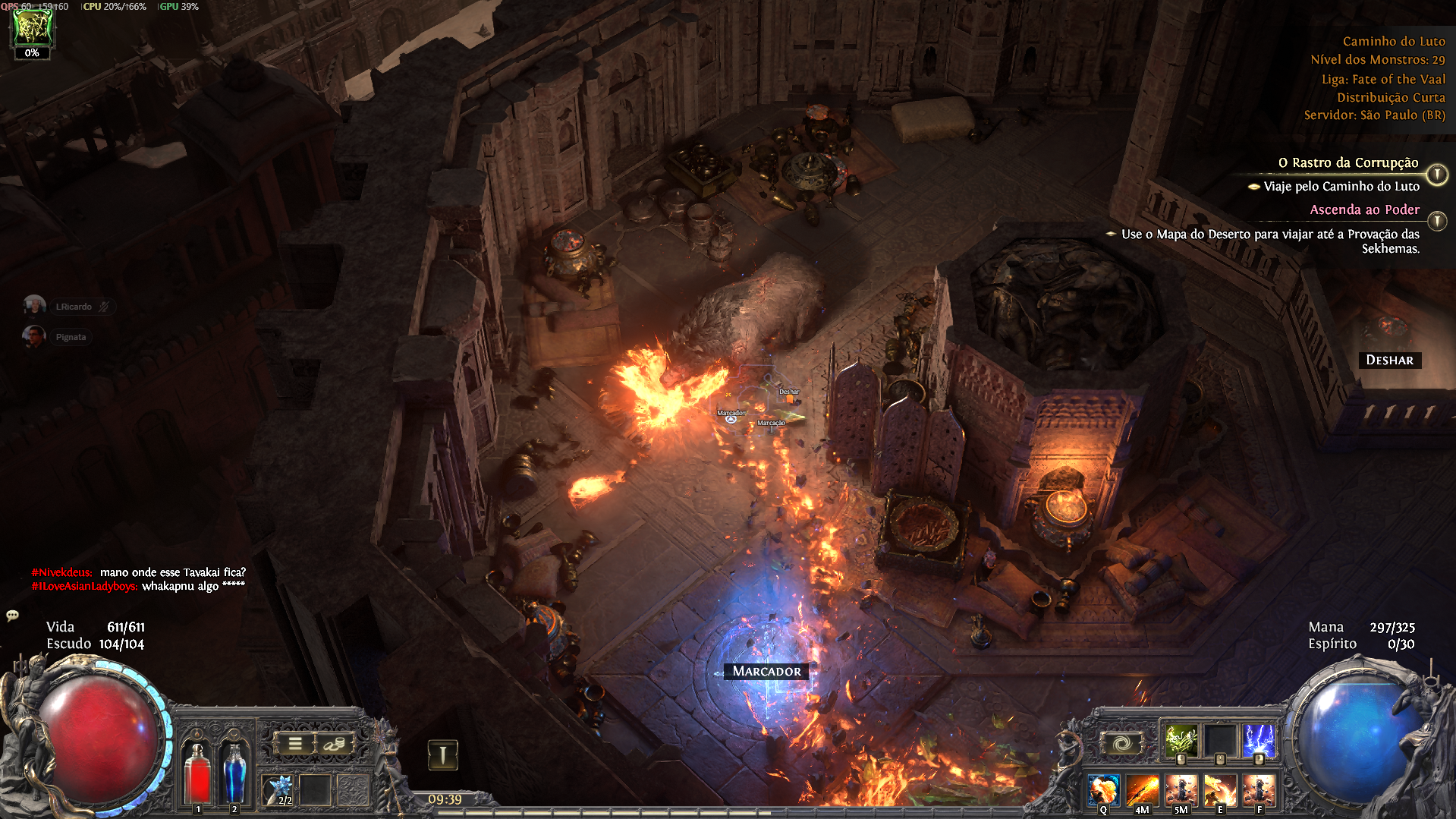Activate the blue lightning skill
Image resolution: width=1456 pixels, height=819 pixels.
click(x=1259, y=740)
